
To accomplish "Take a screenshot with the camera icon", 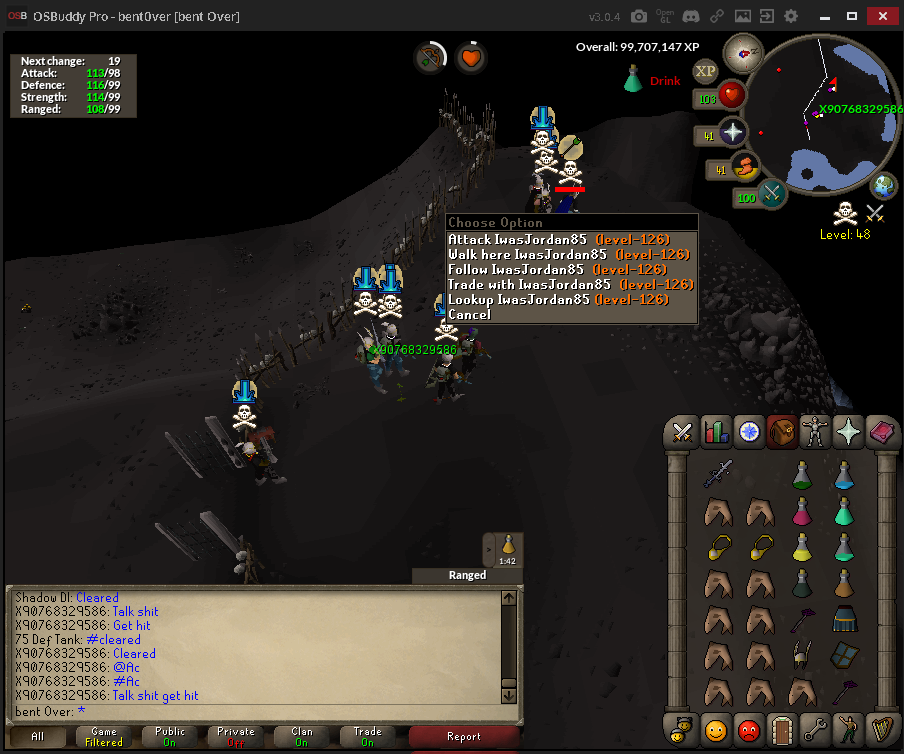I will 638,17.
